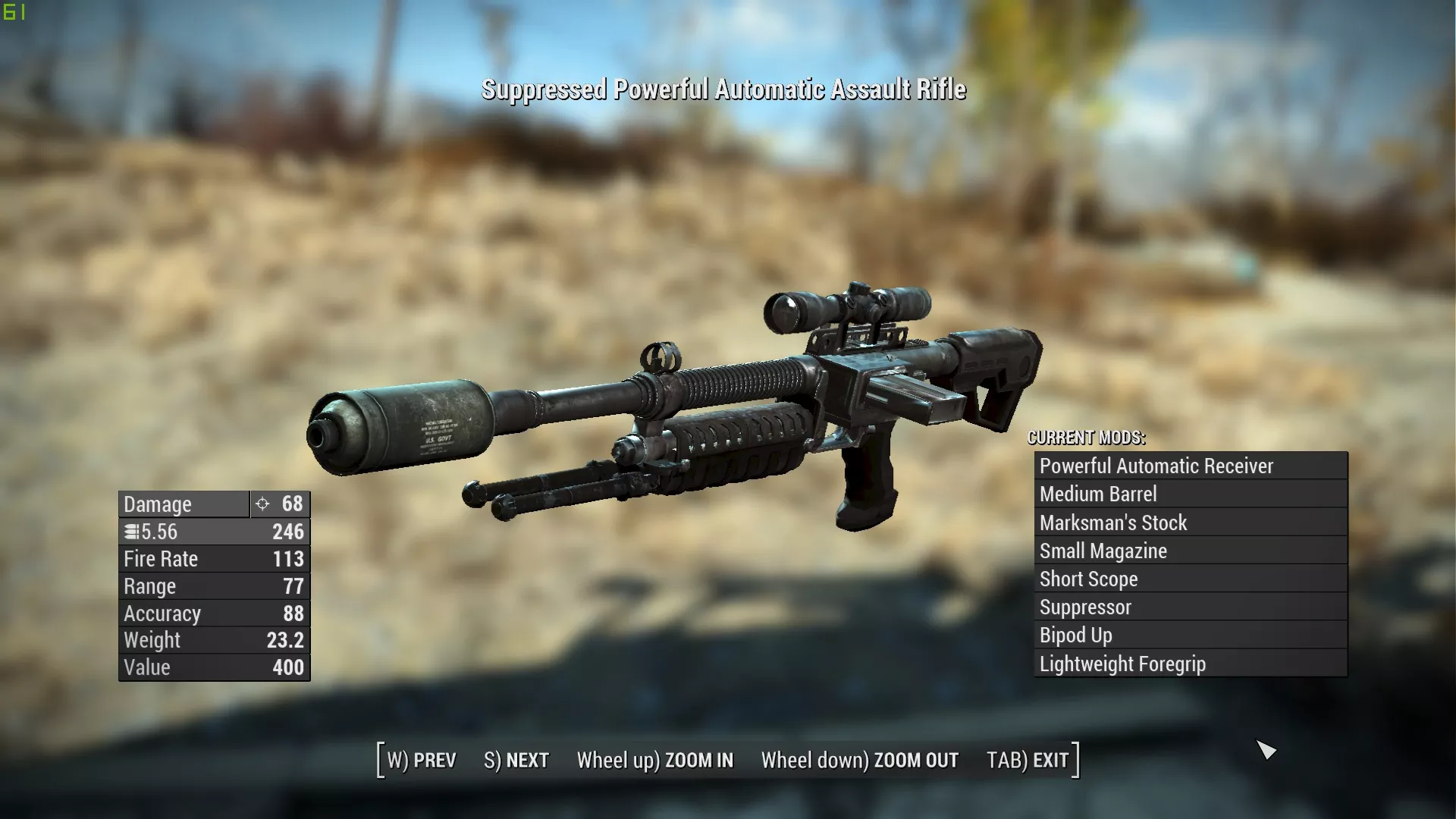Show the NEXT item
The width and height of the screenshot is (1456, 819).
coord(516,760)
